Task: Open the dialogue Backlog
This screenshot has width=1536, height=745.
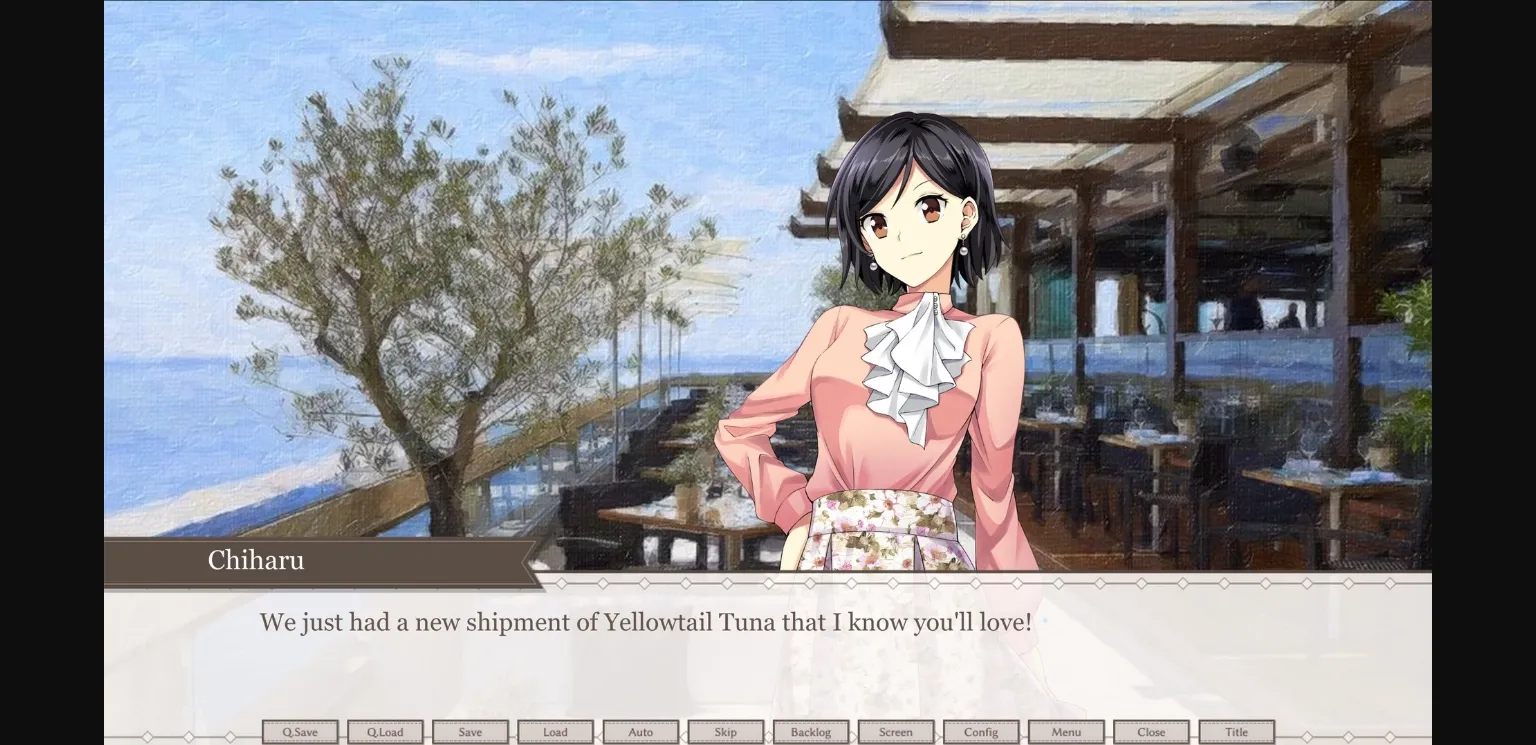Action: tap(811, 731)
